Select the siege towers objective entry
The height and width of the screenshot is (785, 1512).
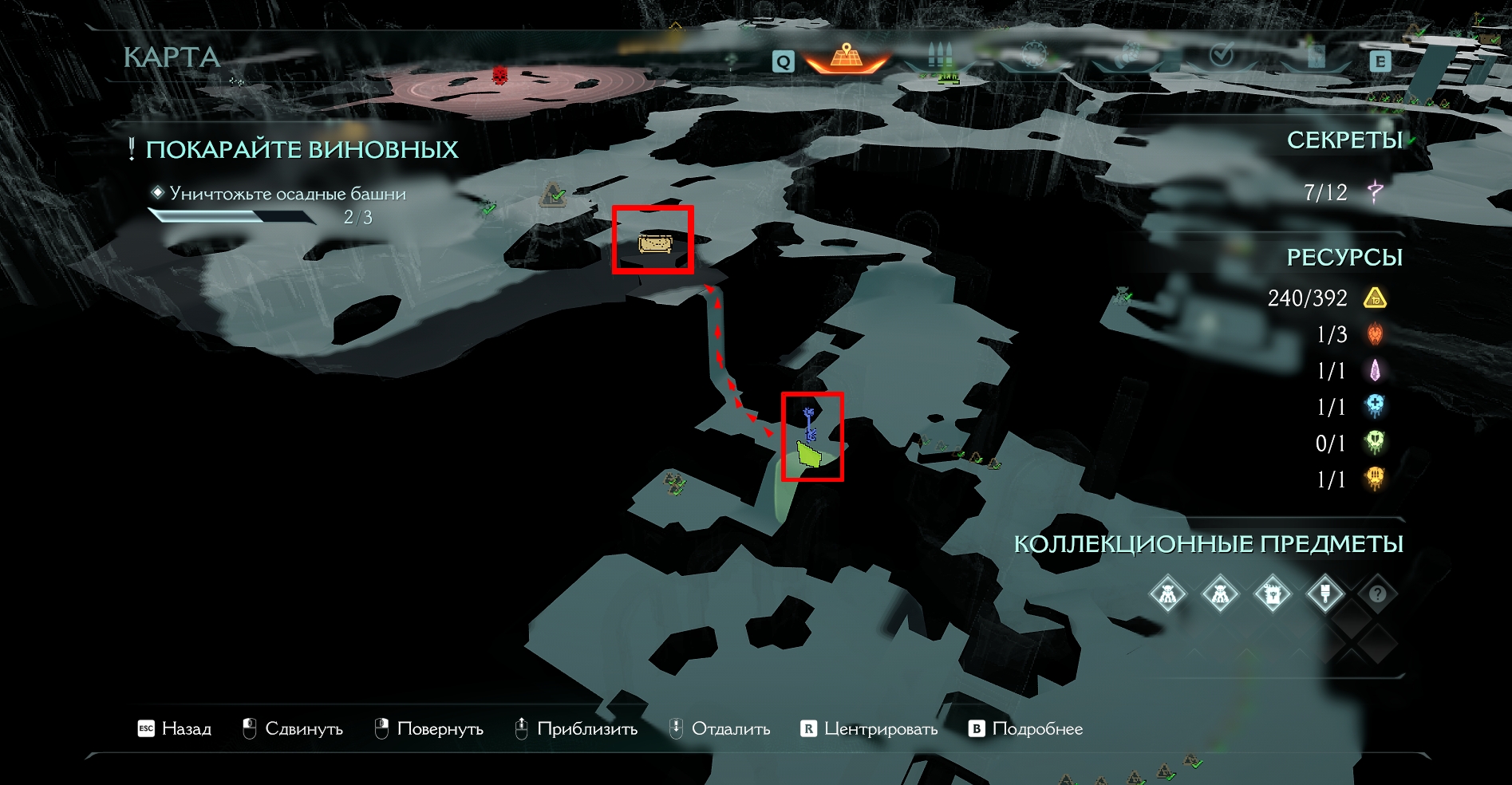point(287,194)
